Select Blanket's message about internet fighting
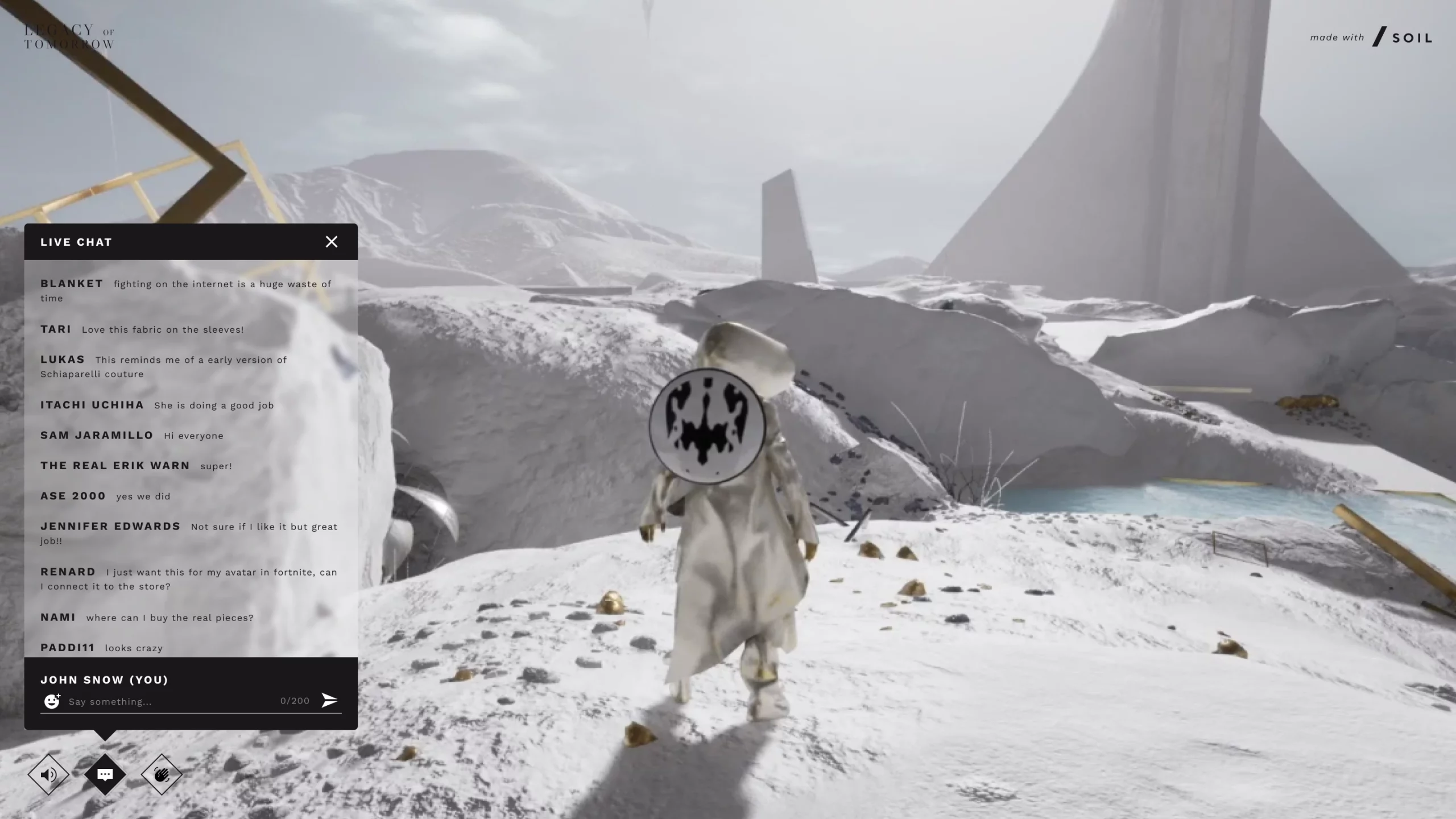The image size is (1456, 819). [x=222, y=290]
